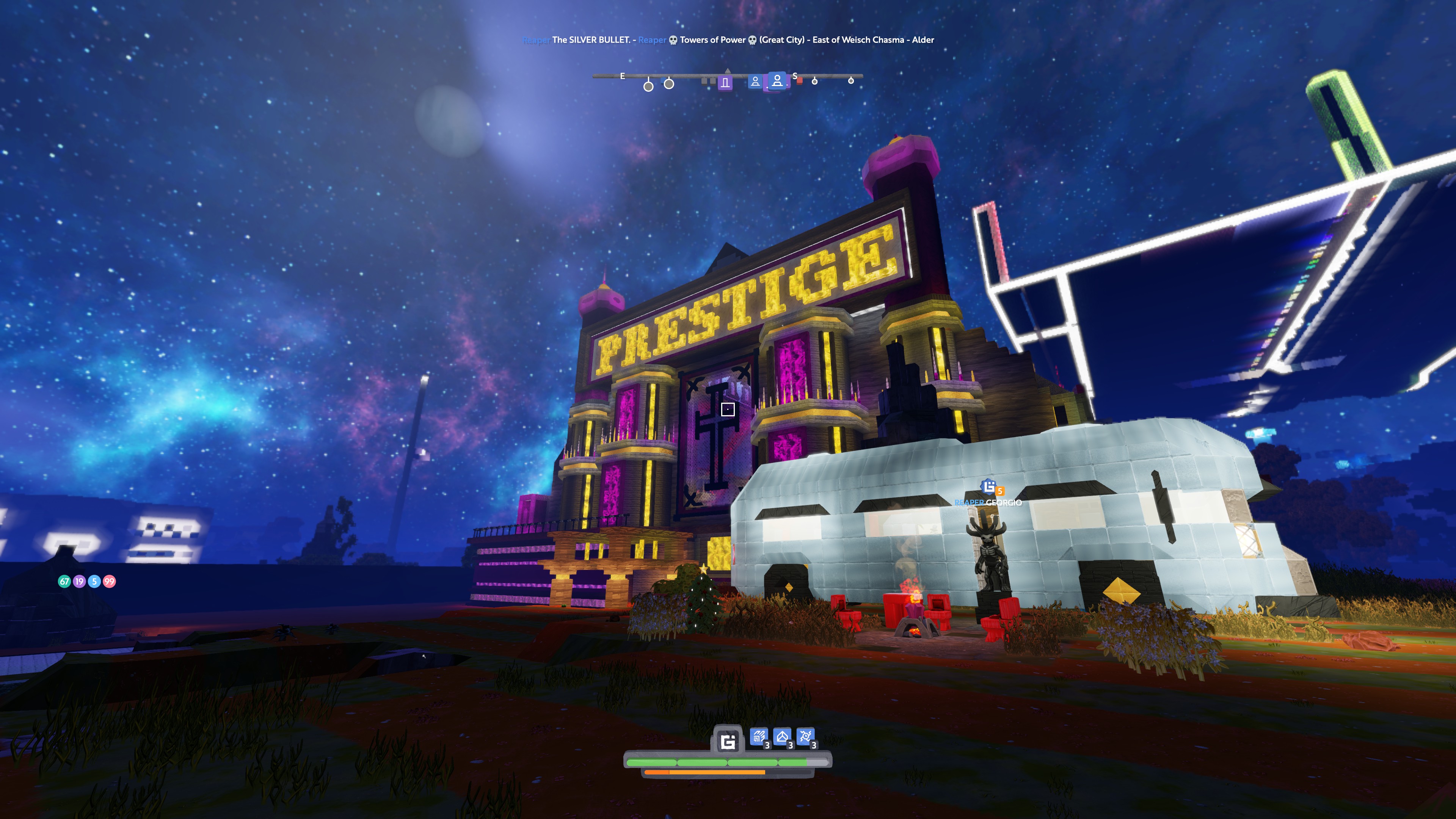Click the guild emblem above Reaper Georgio
Screen dimensions: 1456x819
click(x=989, y=486)
